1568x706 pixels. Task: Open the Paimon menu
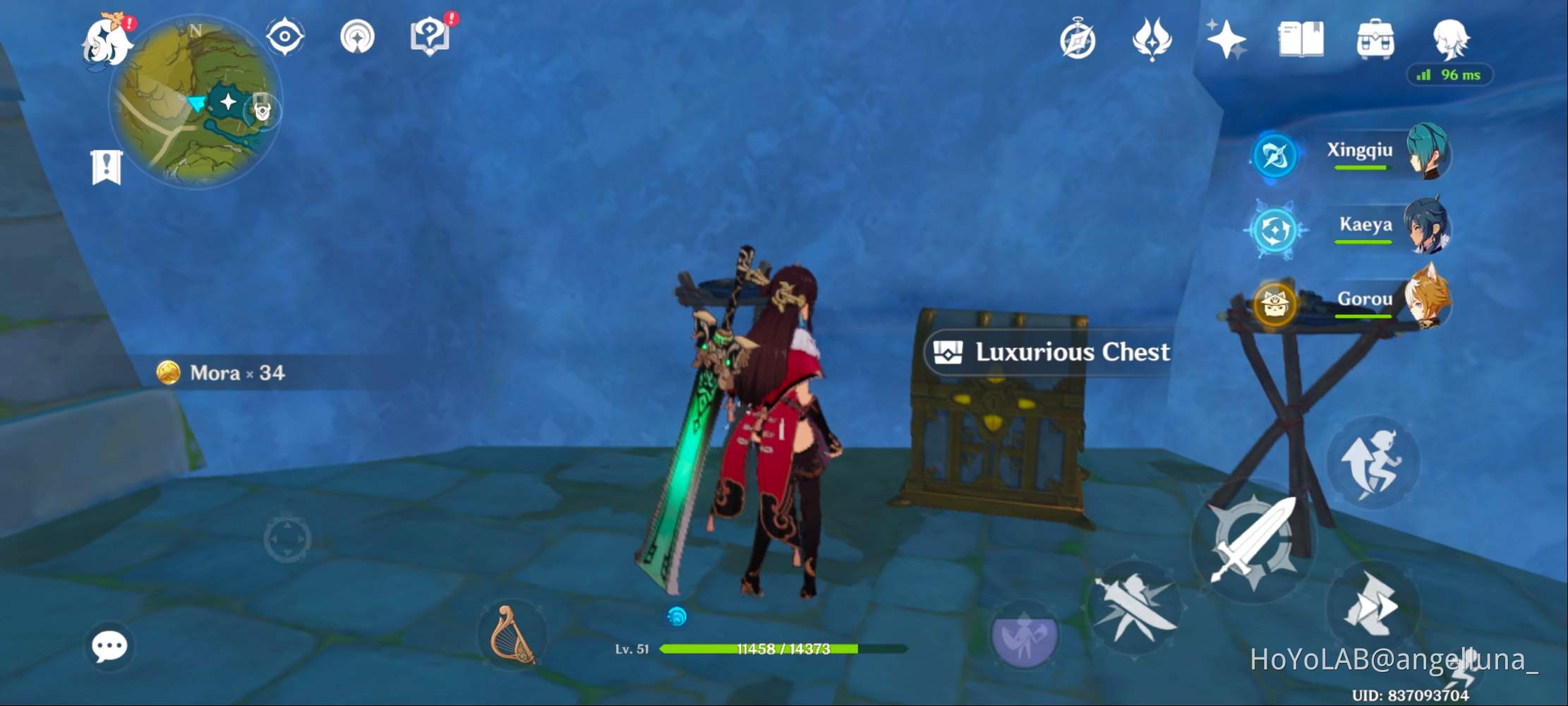coord(107,39)
